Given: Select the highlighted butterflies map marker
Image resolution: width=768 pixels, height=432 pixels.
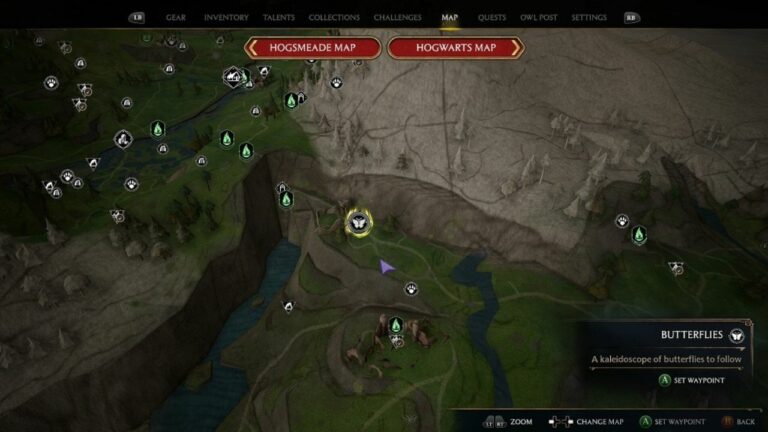Looking at the screenshot, I should pos(356,221).
